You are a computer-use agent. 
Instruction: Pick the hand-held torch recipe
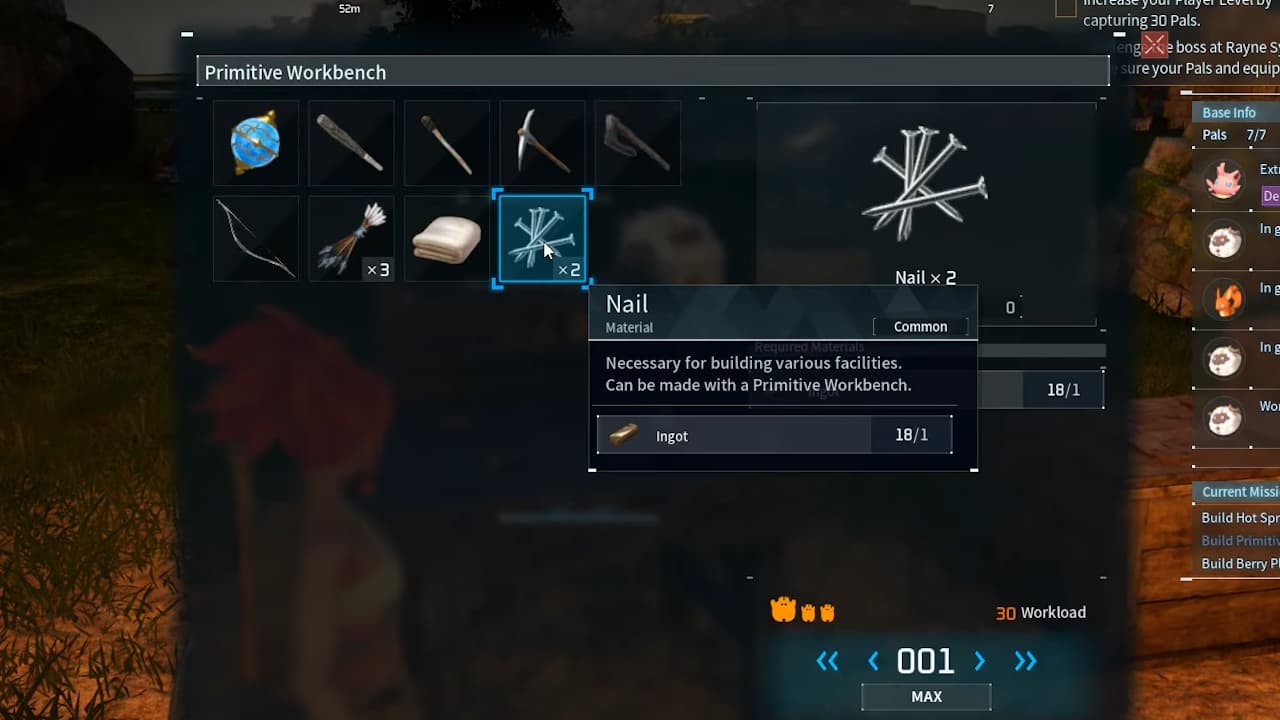coord(446,143)
